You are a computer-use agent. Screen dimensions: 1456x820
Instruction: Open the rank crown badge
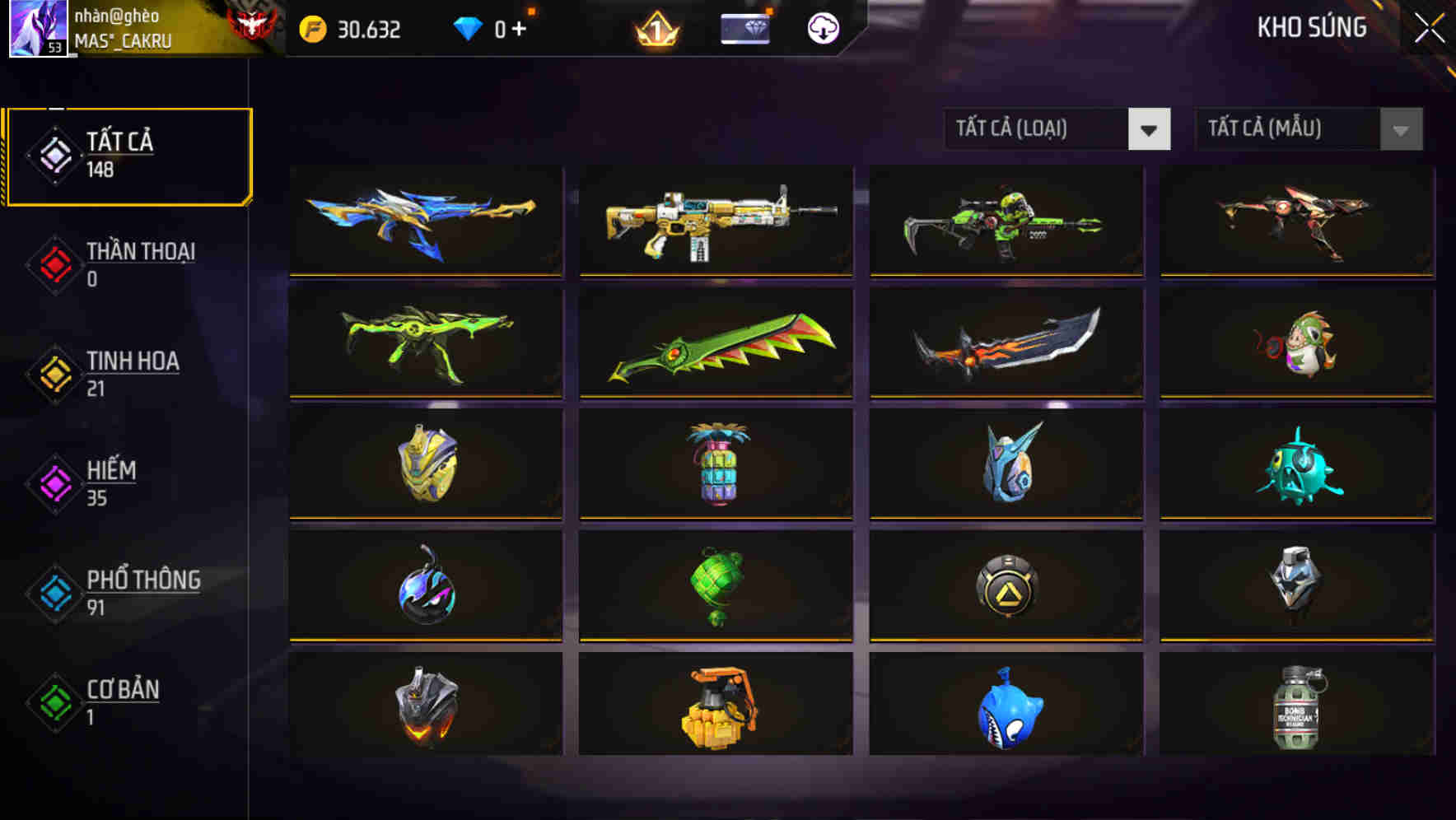coord(657,31)
